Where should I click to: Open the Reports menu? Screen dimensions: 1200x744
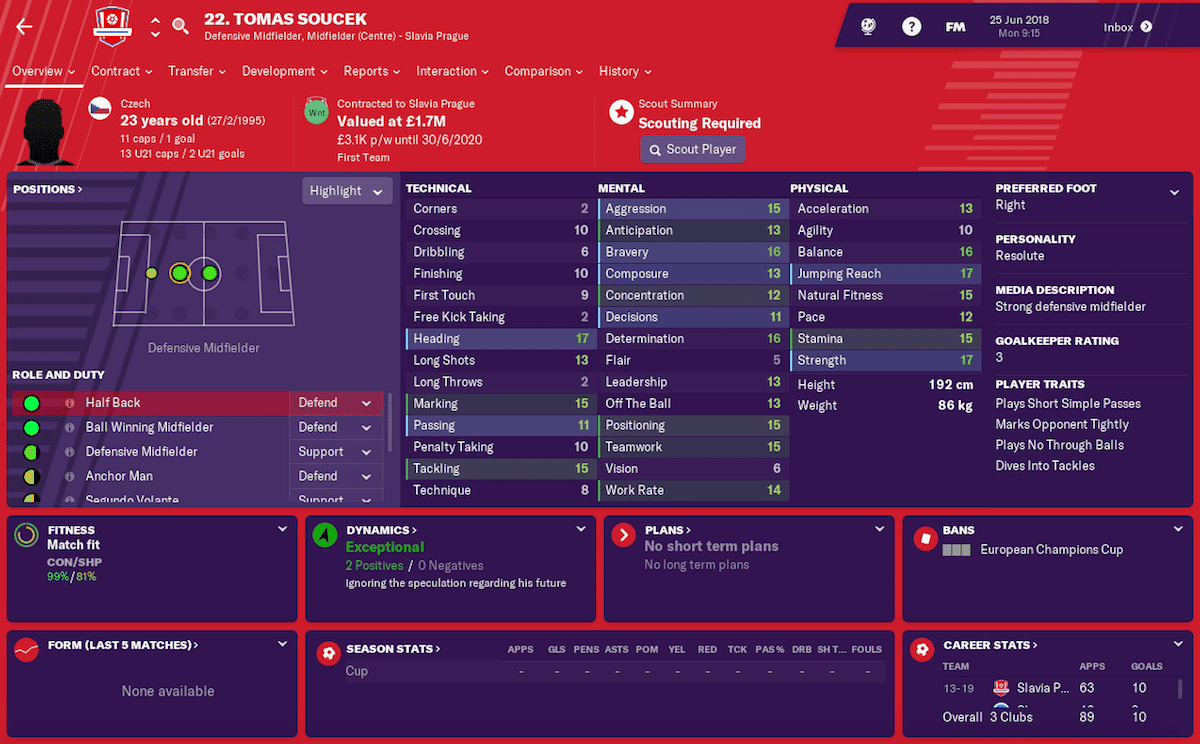[x=372, y=71]
